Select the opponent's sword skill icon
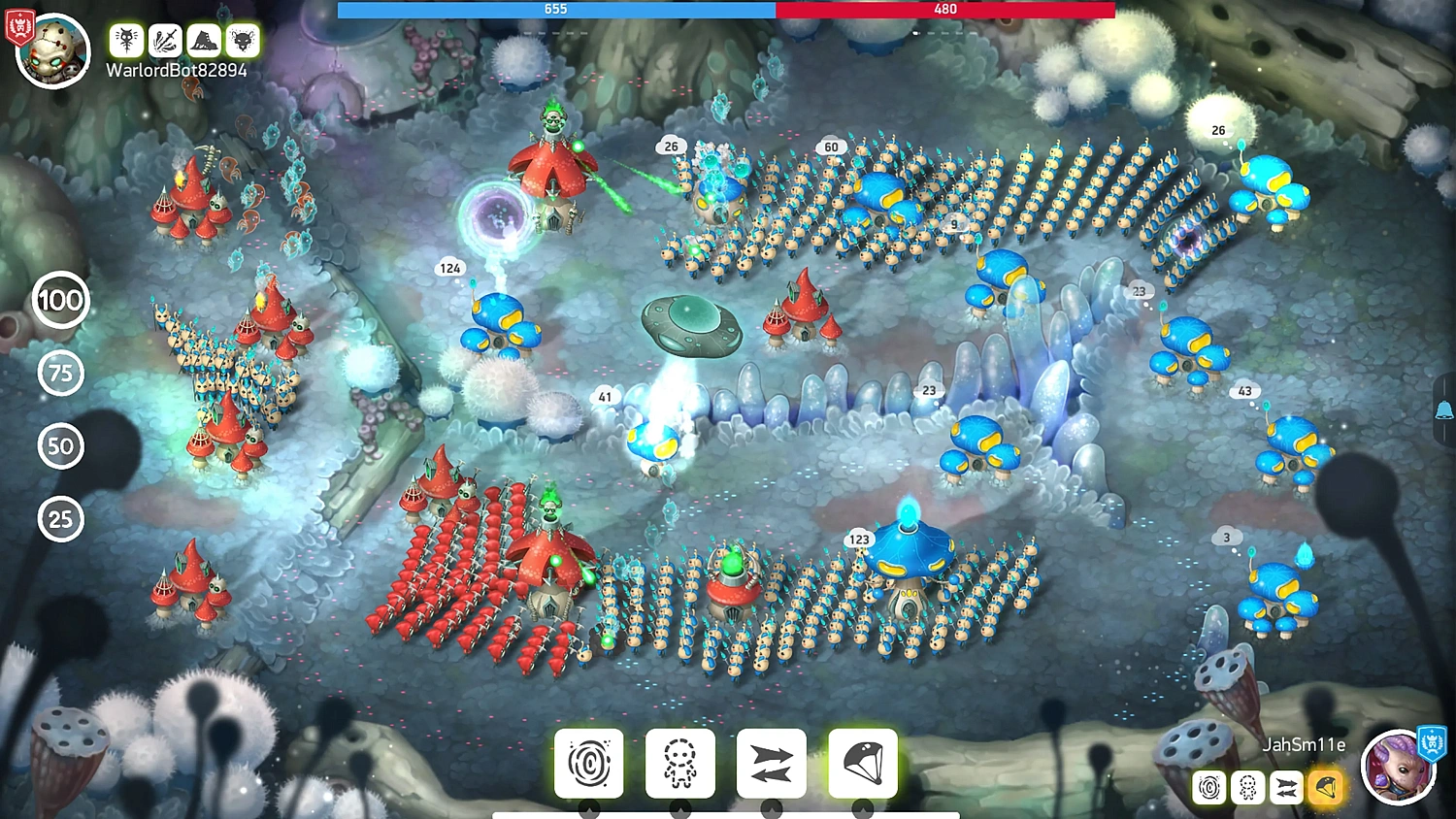The width and height of the screenshot is (1456, 819). pos(164,40)
